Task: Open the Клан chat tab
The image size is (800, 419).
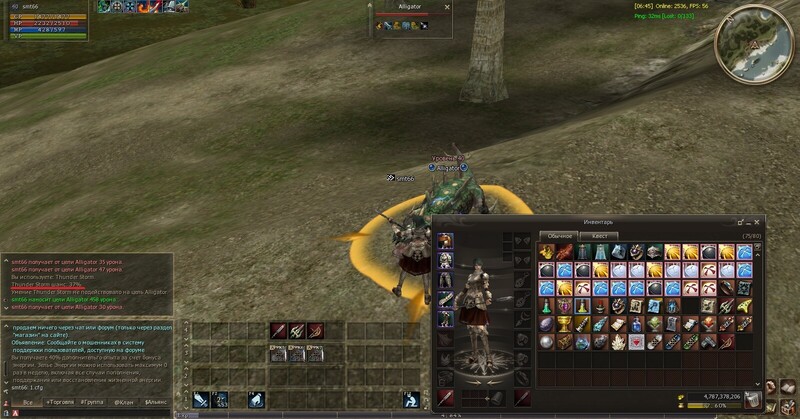Action: coord(124,401)
